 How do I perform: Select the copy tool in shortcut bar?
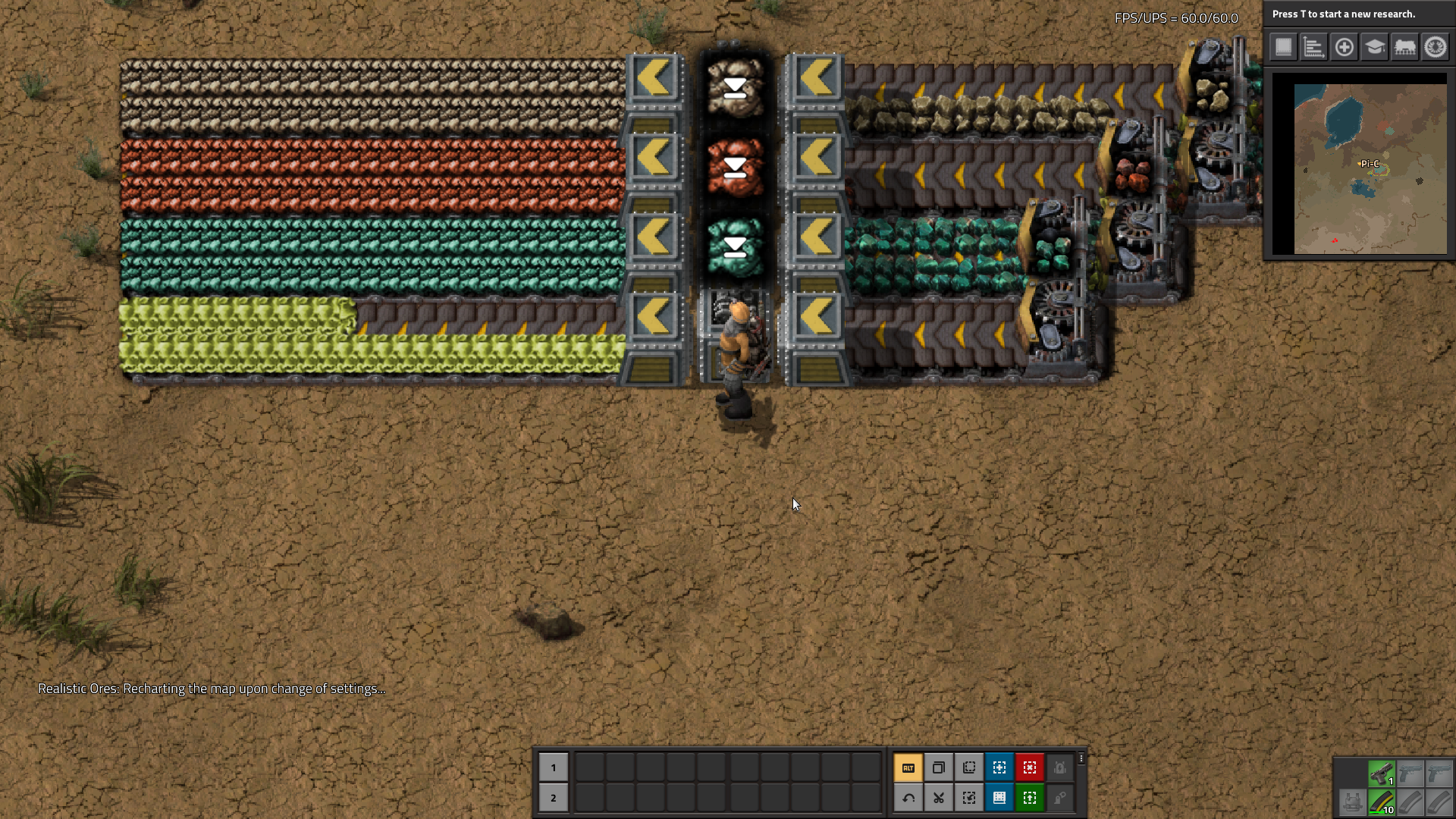coord(938,767)
